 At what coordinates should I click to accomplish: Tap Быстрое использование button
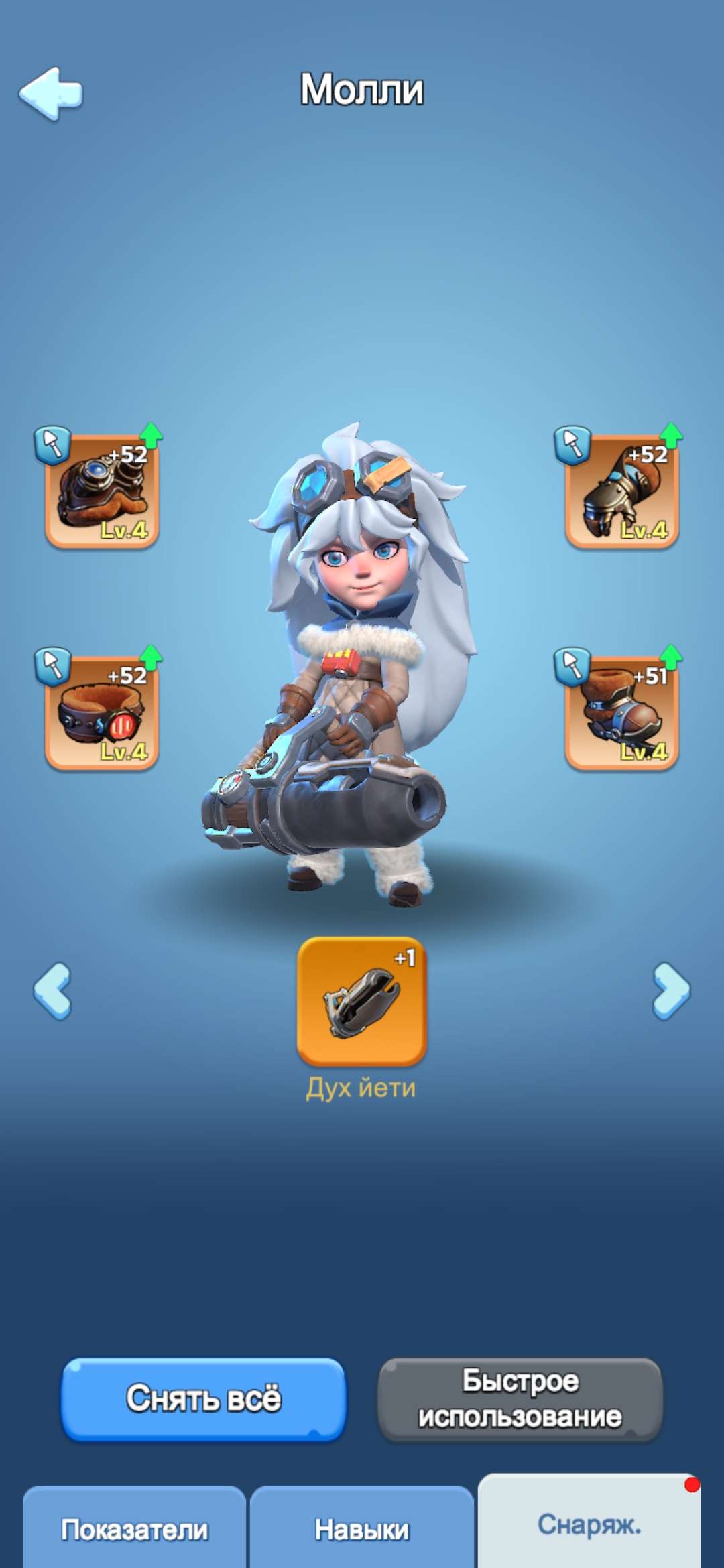[x=520, y=1399]
